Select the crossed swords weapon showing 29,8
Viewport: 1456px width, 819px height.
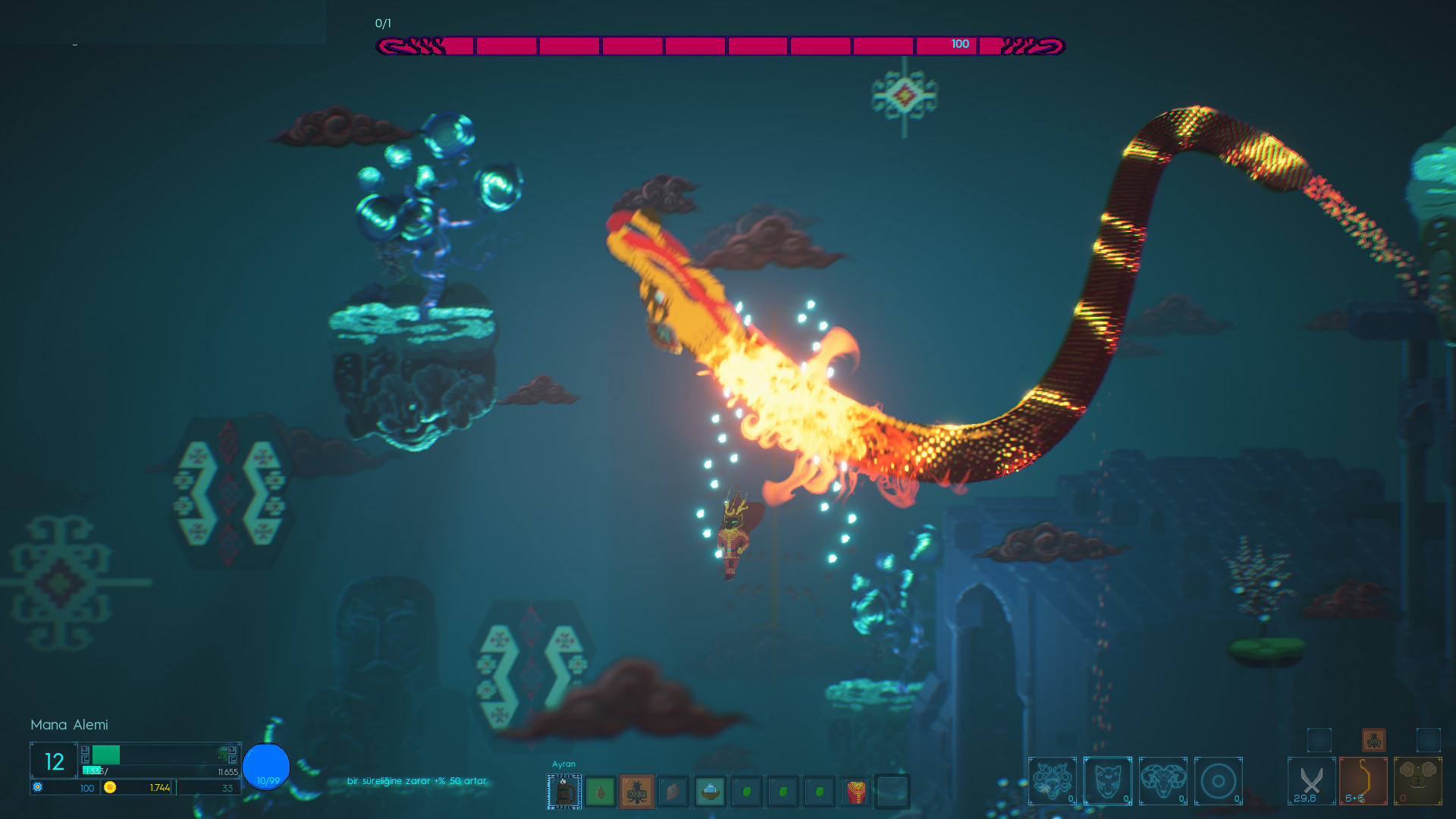pyautogui.click(x=1310, y=780)
